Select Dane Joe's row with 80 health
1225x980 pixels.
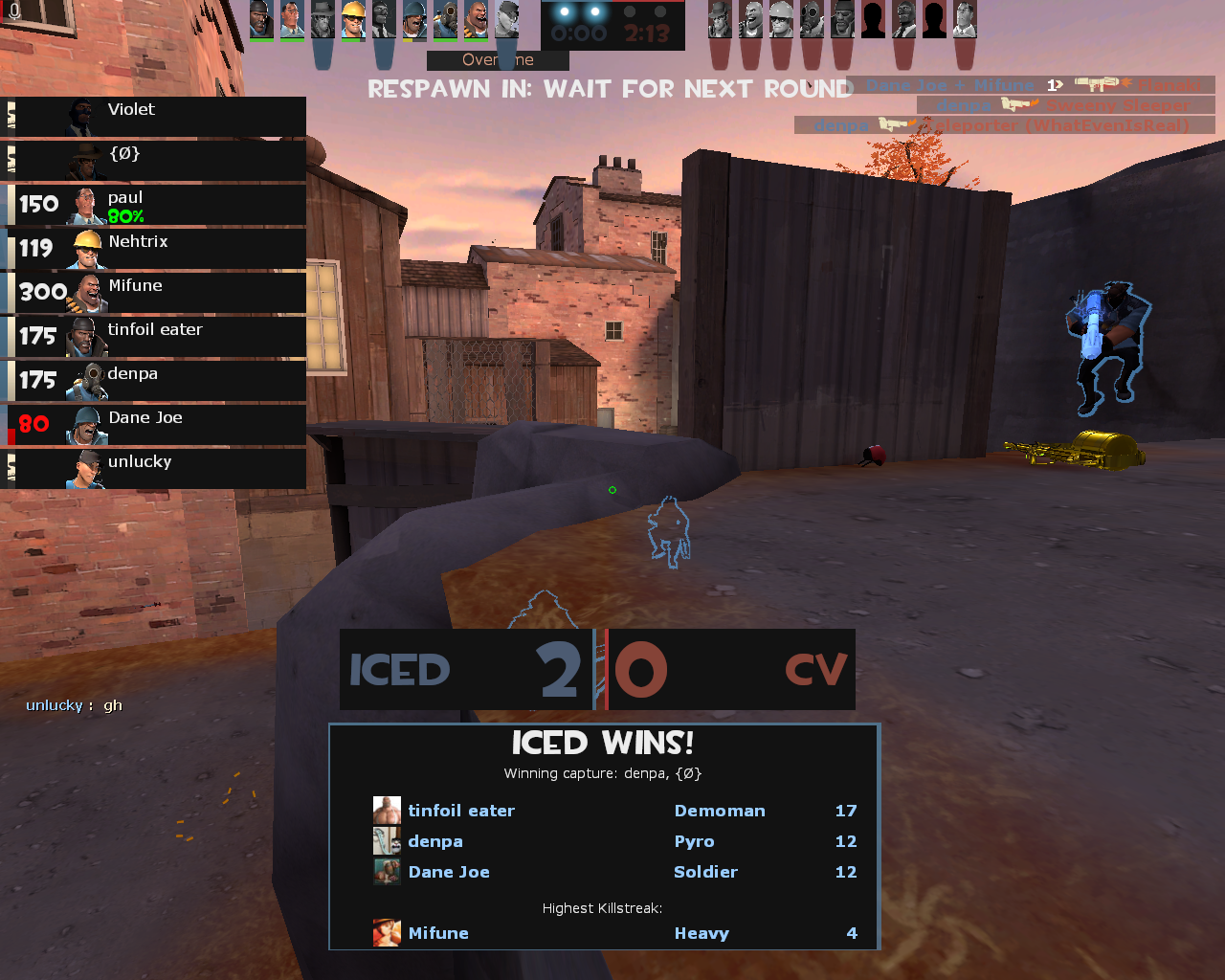click(x=153, y=425)
